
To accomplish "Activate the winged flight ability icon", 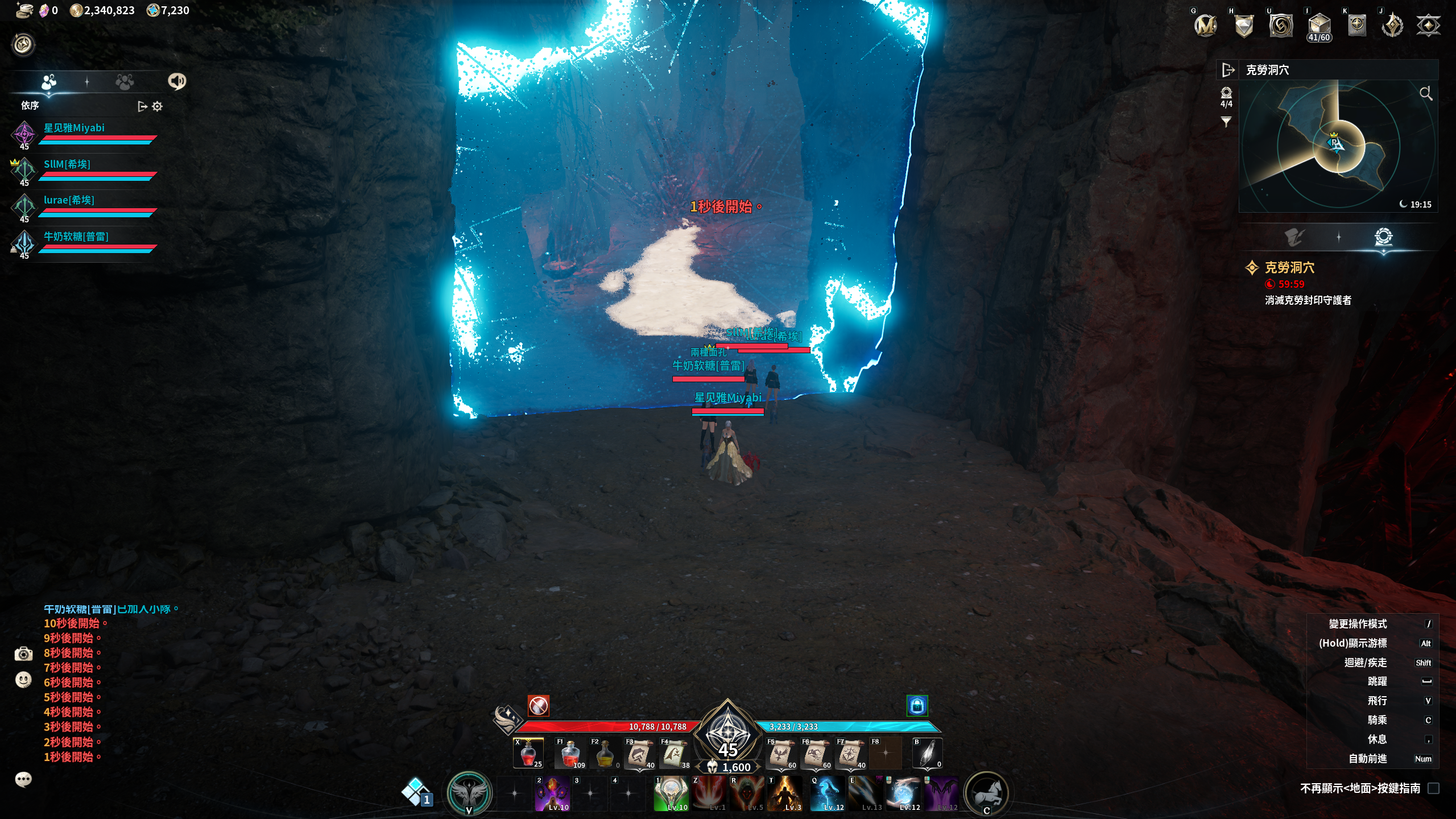I will pos(469,793).
